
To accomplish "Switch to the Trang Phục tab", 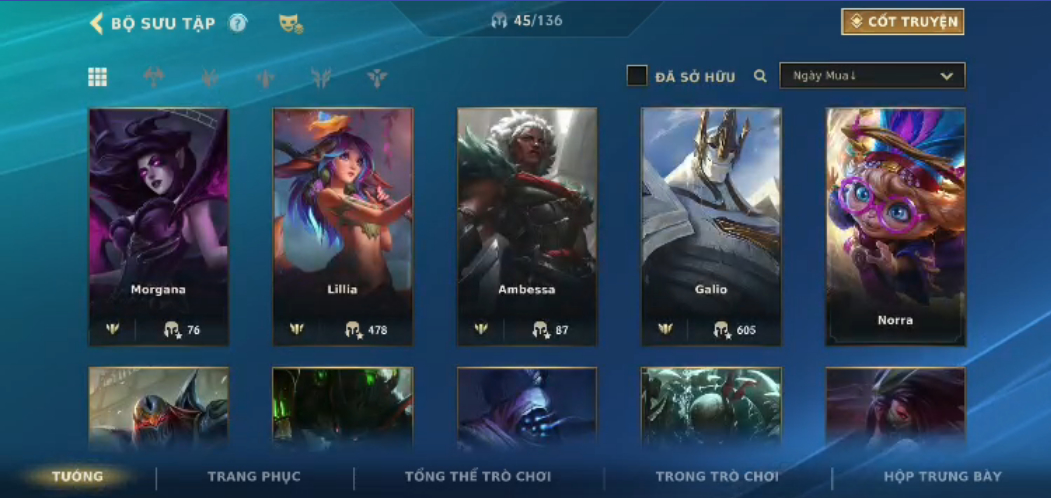I will tap(254, 476).
